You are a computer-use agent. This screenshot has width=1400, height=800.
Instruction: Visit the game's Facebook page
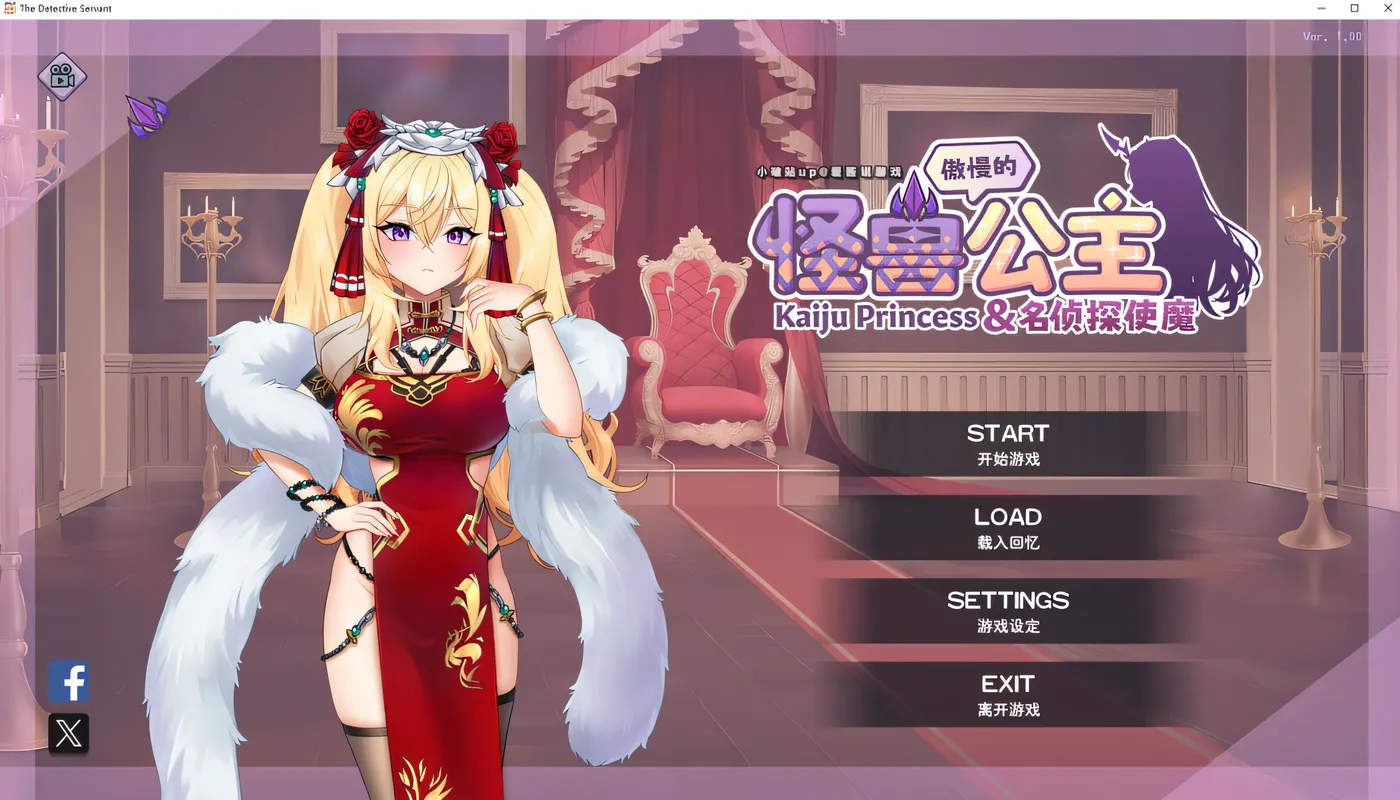click(x=69, y=683)
